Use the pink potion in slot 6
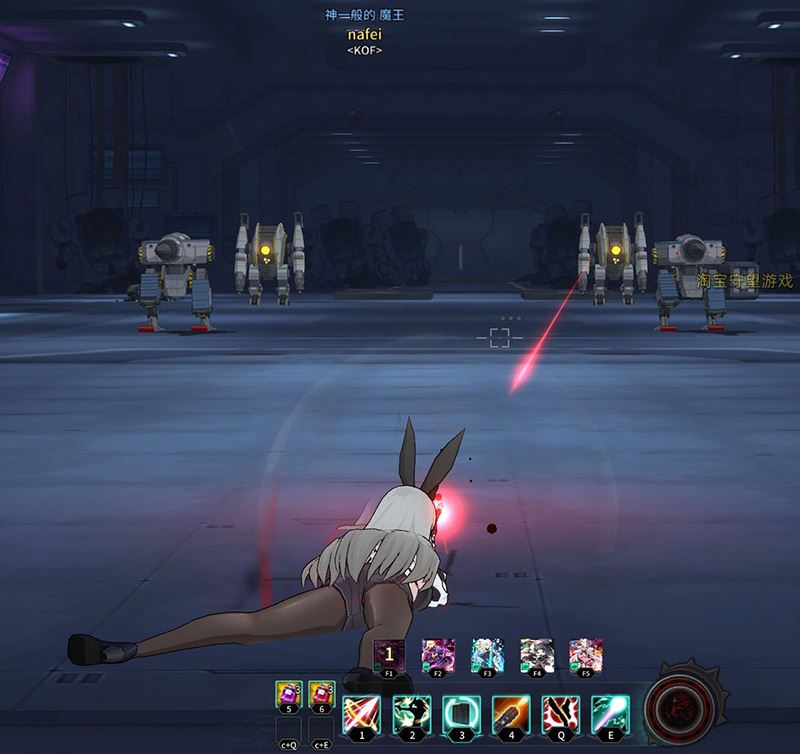This screenshot has height=754, width=800. point(322,692)
